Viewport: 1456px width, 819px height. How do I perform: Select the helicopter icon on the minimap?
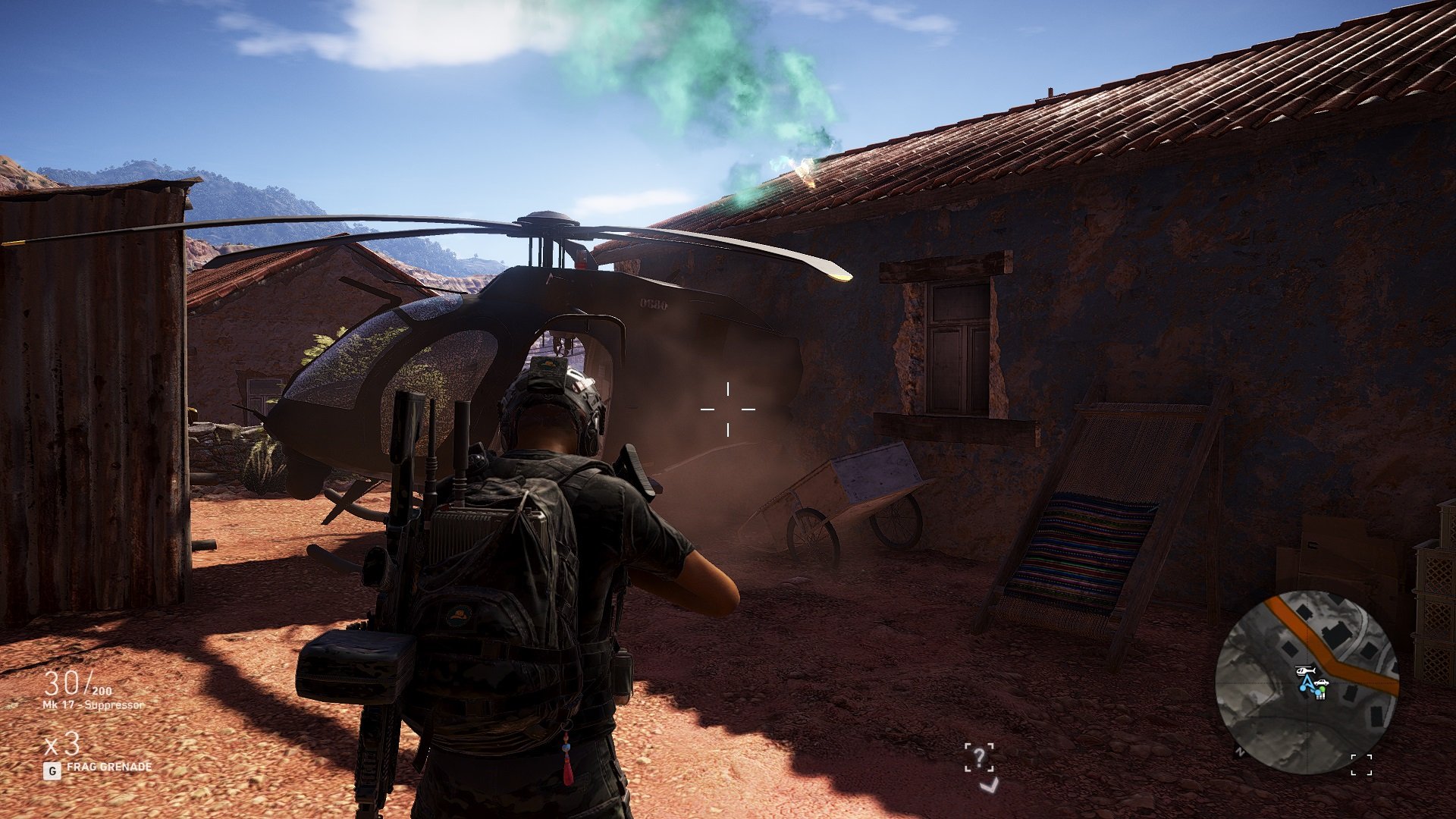click(1305, 671)
